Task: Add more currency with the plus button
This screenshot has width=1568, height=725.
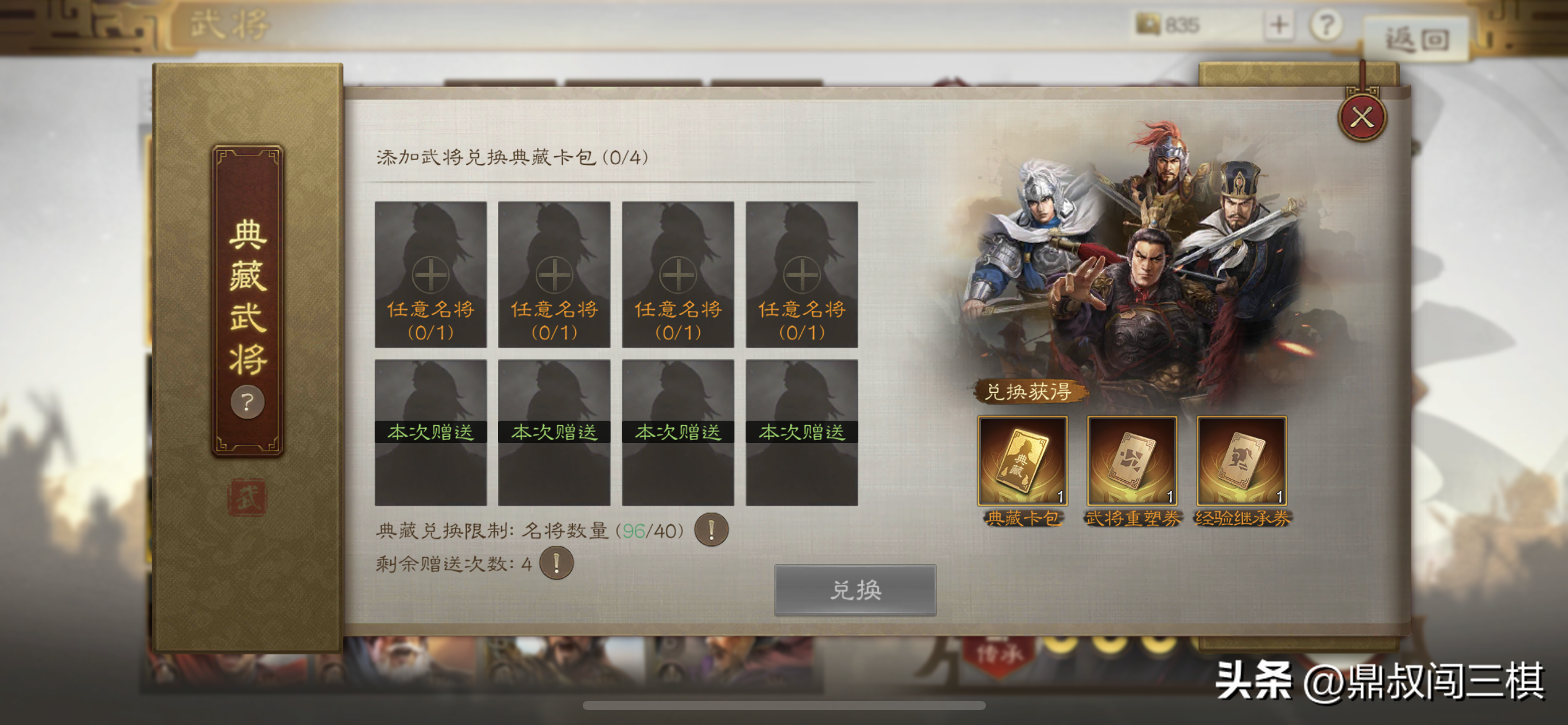Action: (x=1279, y=25)
